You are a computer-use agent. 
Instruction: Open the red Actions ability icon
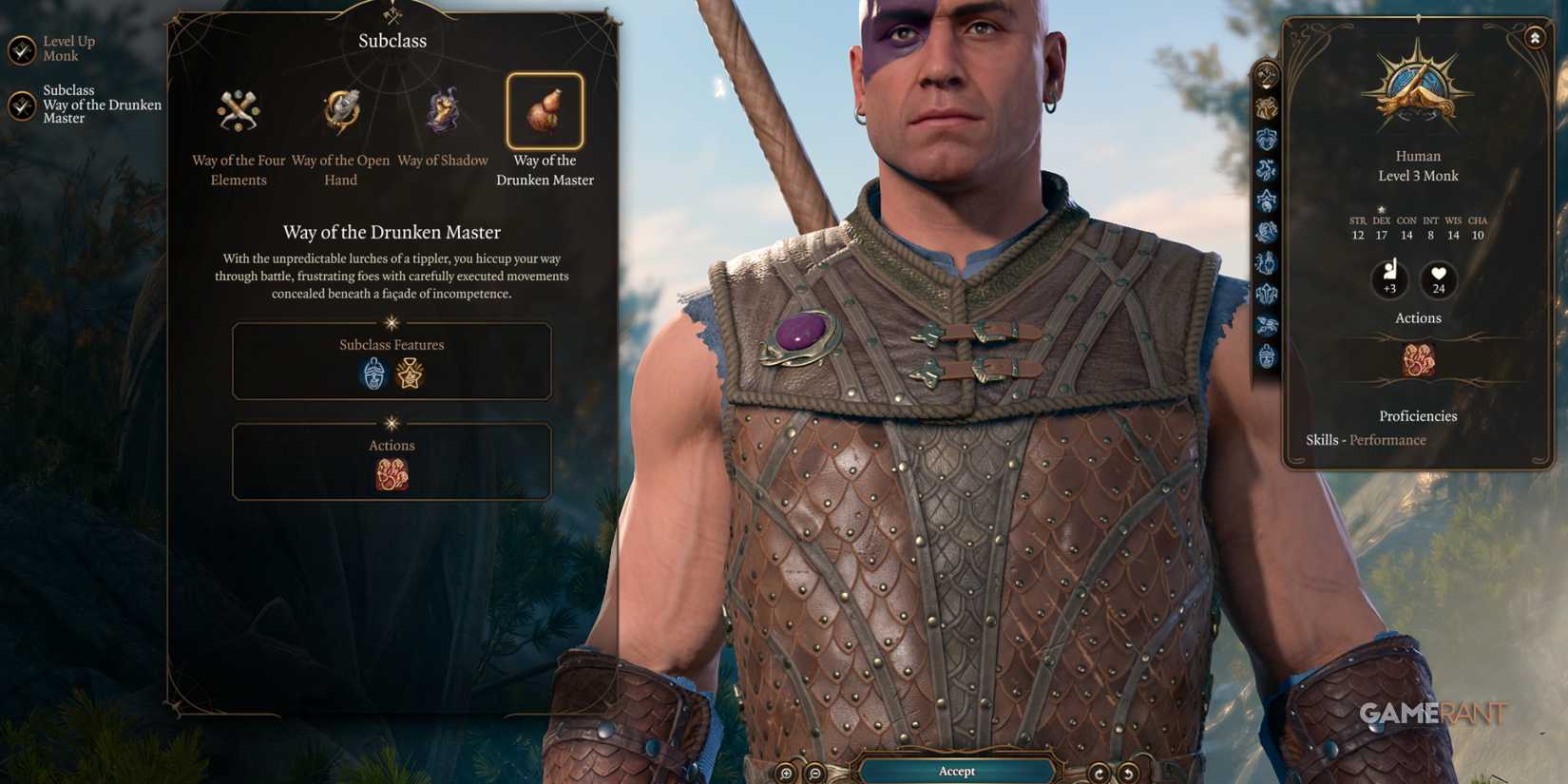[392, 472]
